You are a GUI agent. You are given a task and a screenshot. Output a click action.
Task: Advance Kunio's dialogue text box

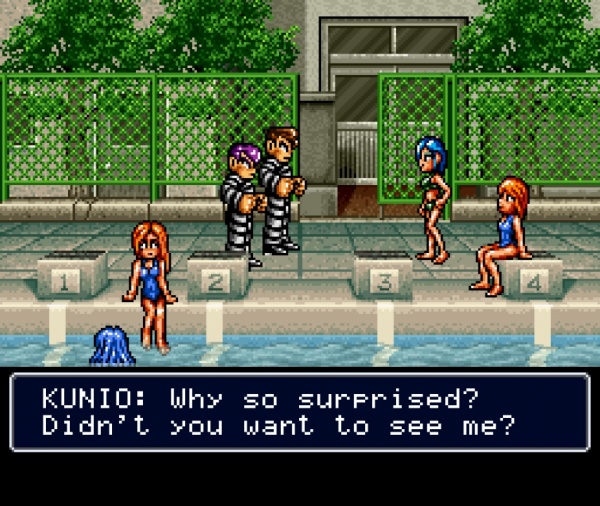[299, 412]
